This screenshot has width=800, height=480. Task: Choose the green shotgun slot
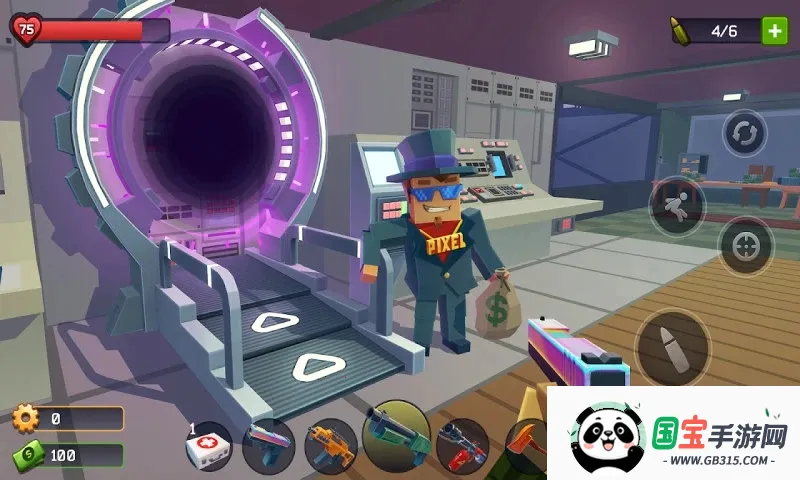click(x=396, y=436)
